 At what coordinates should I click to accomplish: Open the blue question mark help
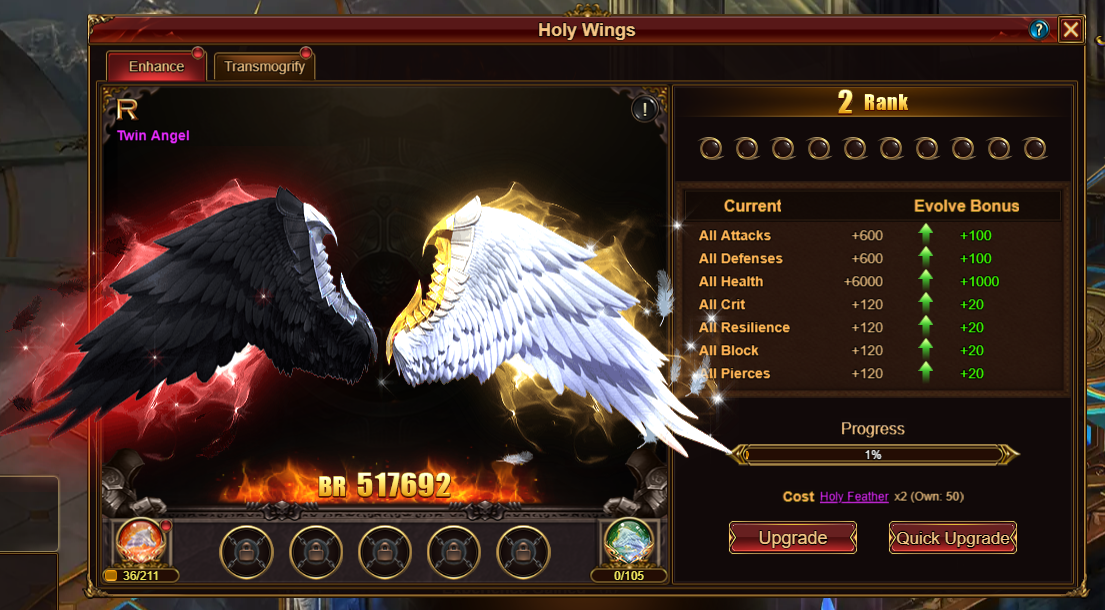(1039, 30)
